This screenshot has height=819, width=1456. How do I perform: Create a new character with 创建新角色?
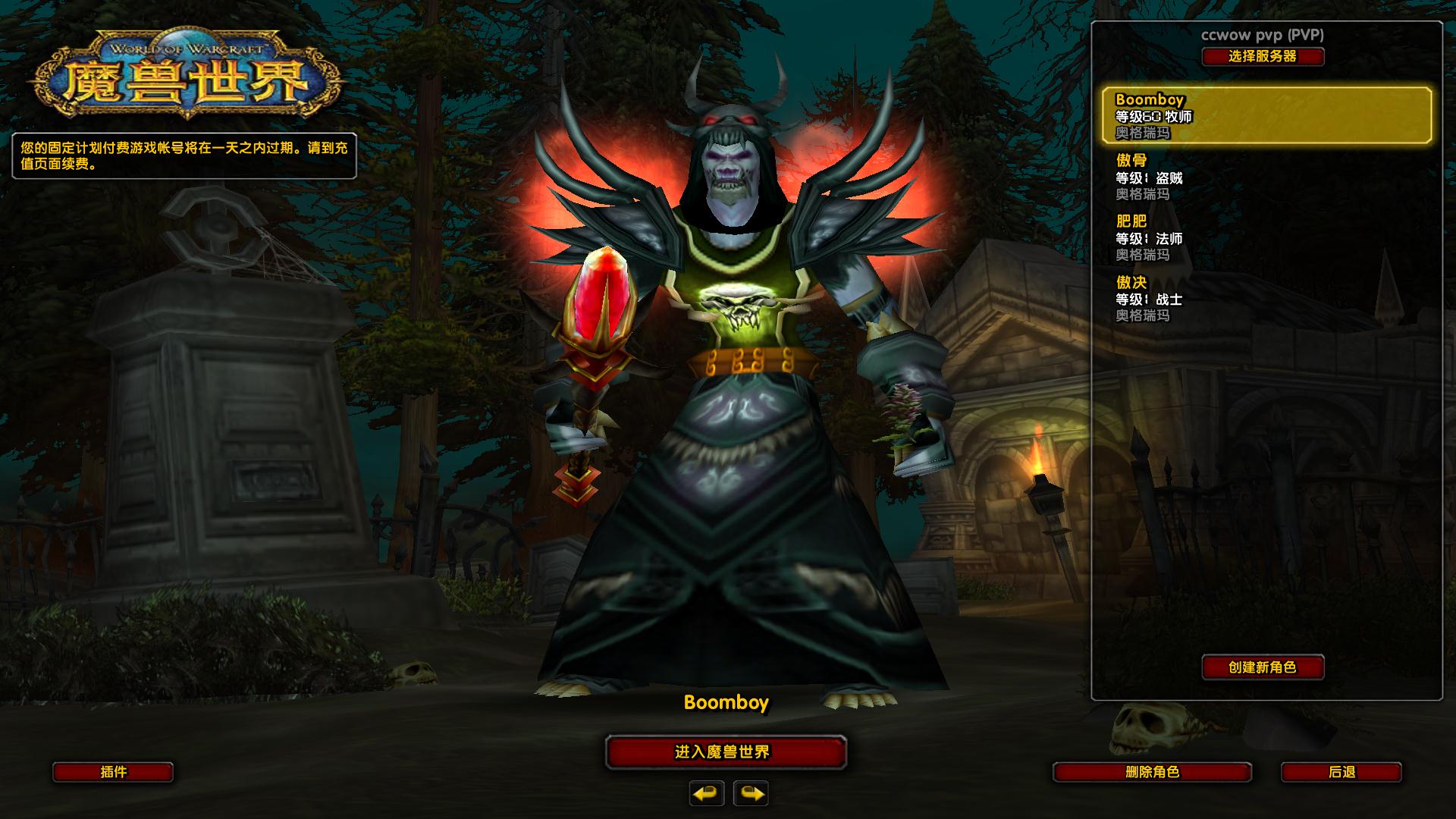click(x=1263, y=667)
